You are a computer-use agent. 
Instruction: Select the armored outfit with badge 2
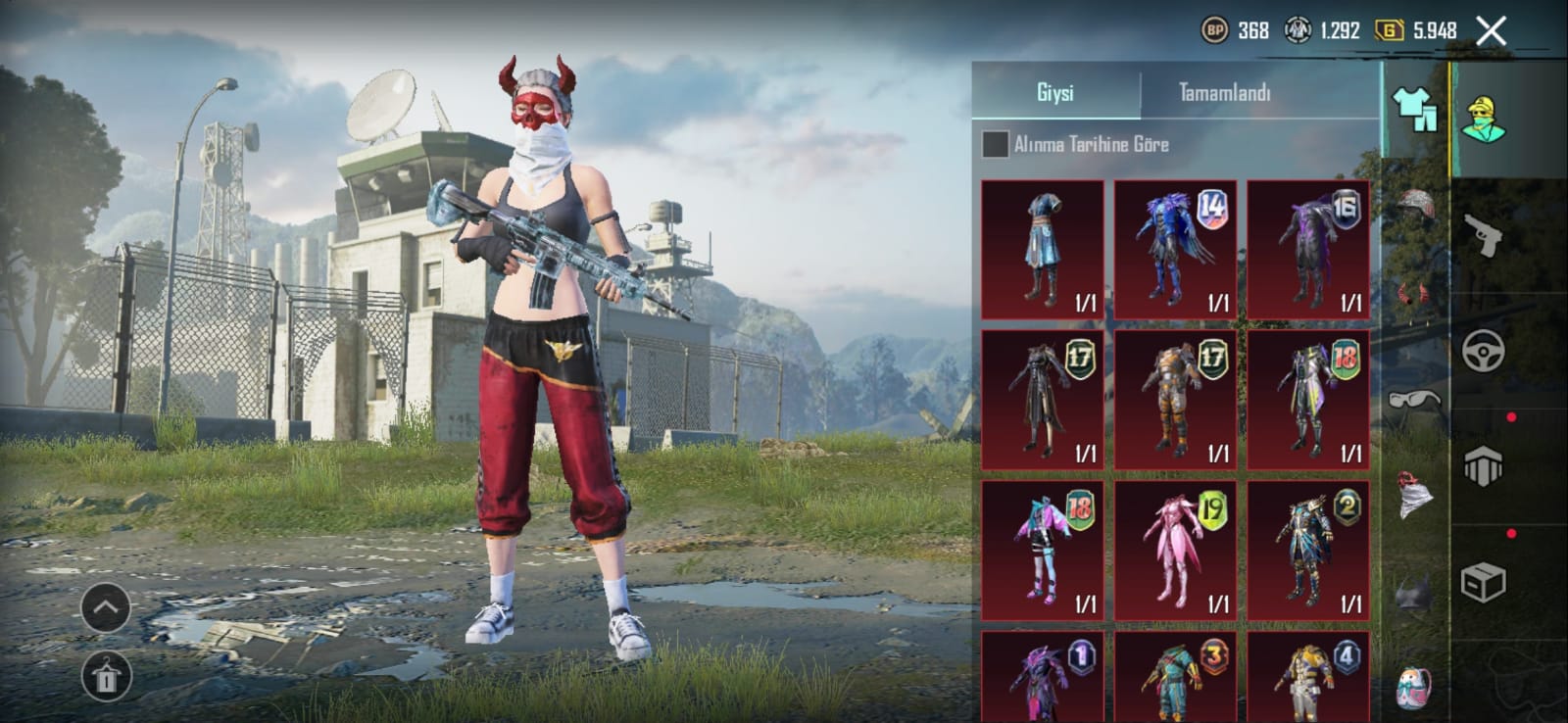1308,550
